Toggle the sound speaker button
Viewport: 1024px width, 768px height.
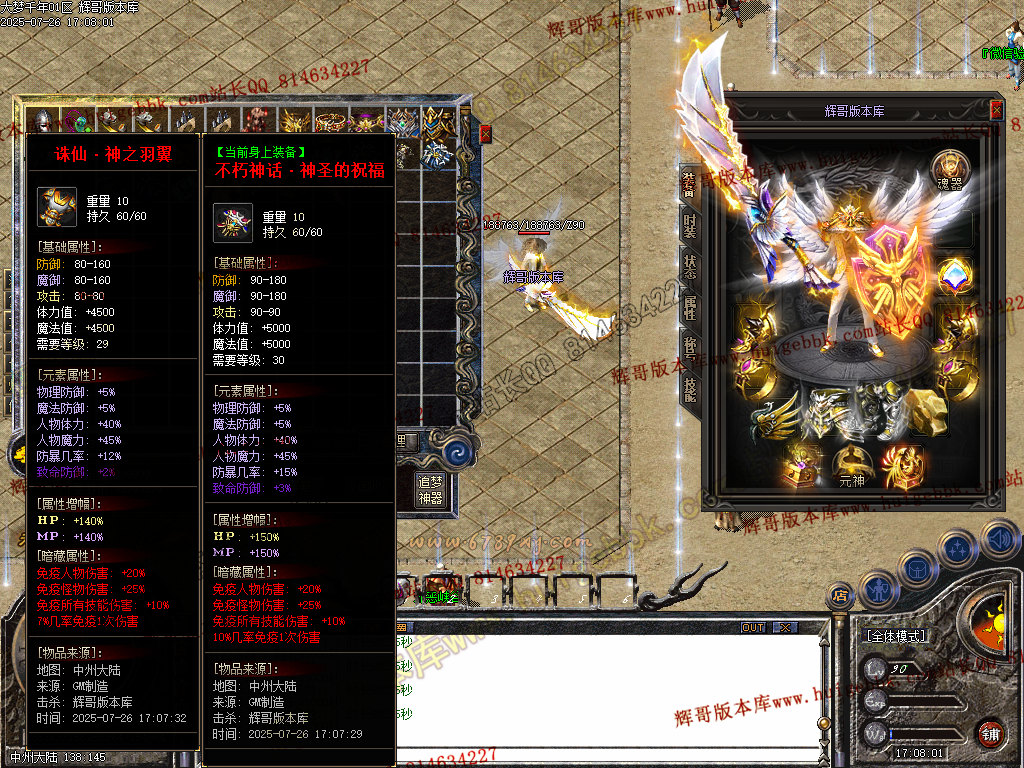point(999,541)
